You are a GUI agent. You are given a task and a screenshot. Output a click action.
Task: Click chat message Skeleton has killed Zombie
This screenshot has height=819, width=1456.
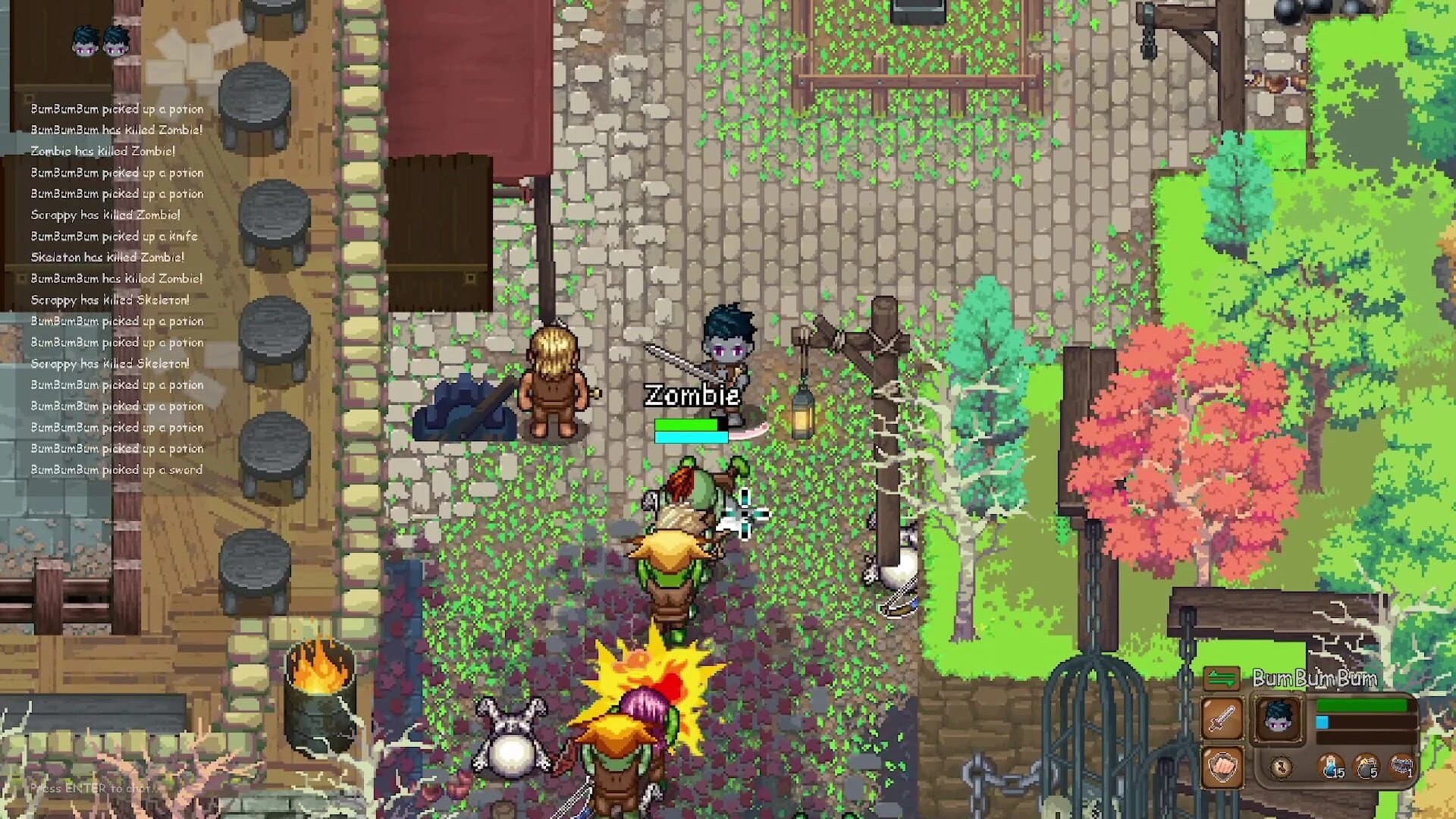pyautogui.click(x=106, y=257)
